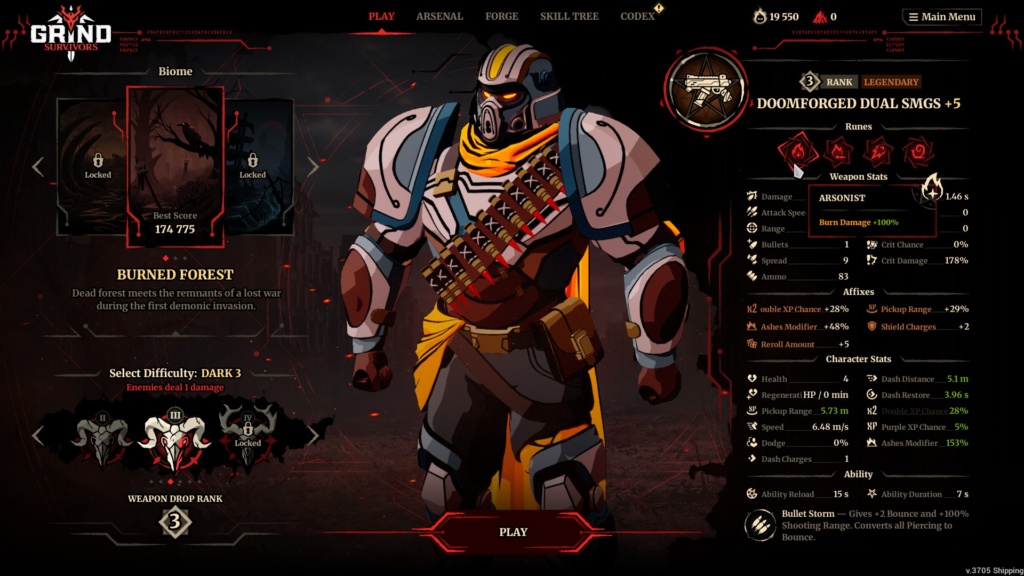Switch to the Arsenal tab
Screen dimensions: 1024x576
(x=439, y=16)
